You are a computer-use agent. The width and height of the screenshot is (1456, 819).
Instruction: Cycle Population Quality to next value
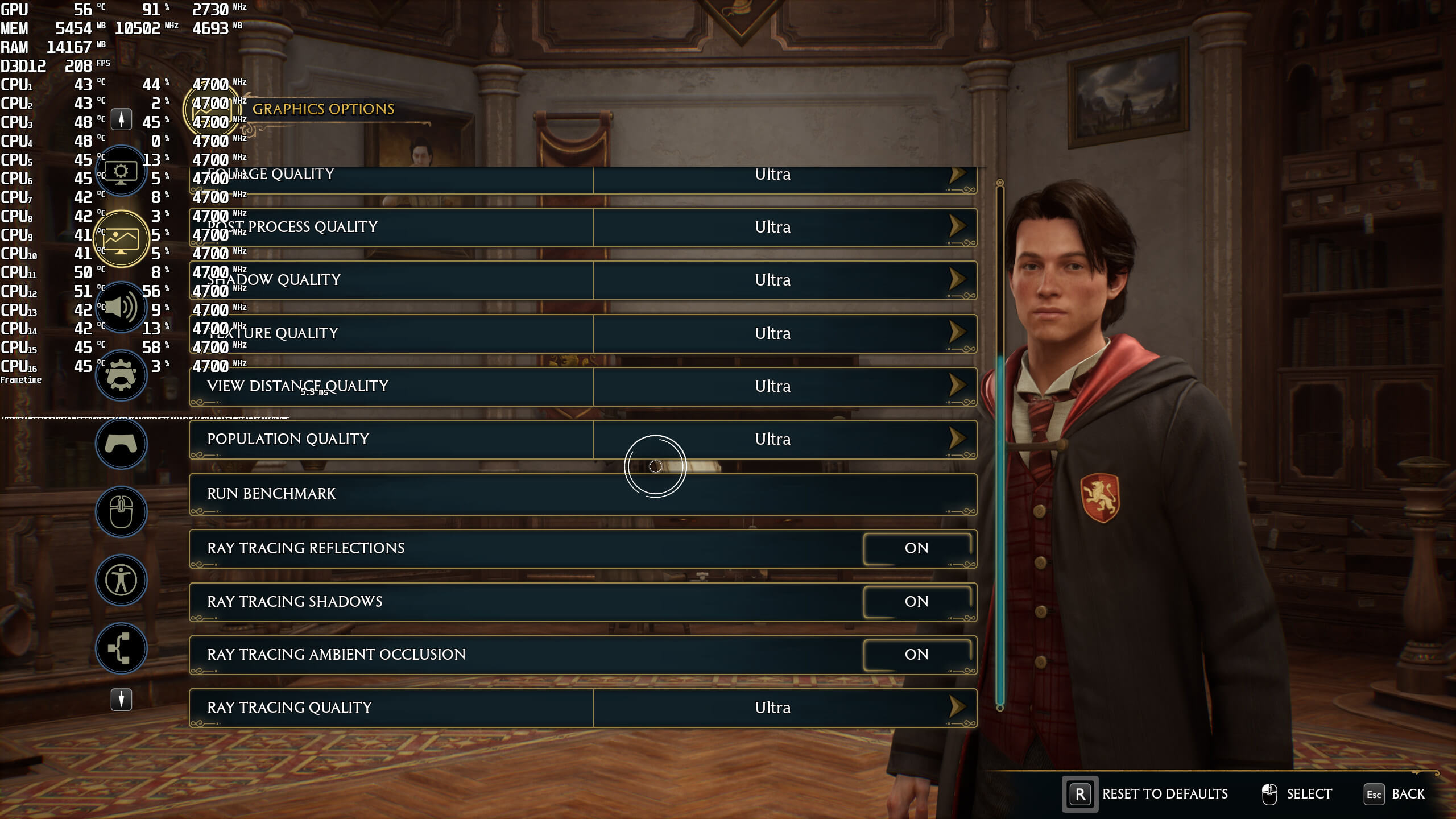pyautogui.click(x=957, y=439)
